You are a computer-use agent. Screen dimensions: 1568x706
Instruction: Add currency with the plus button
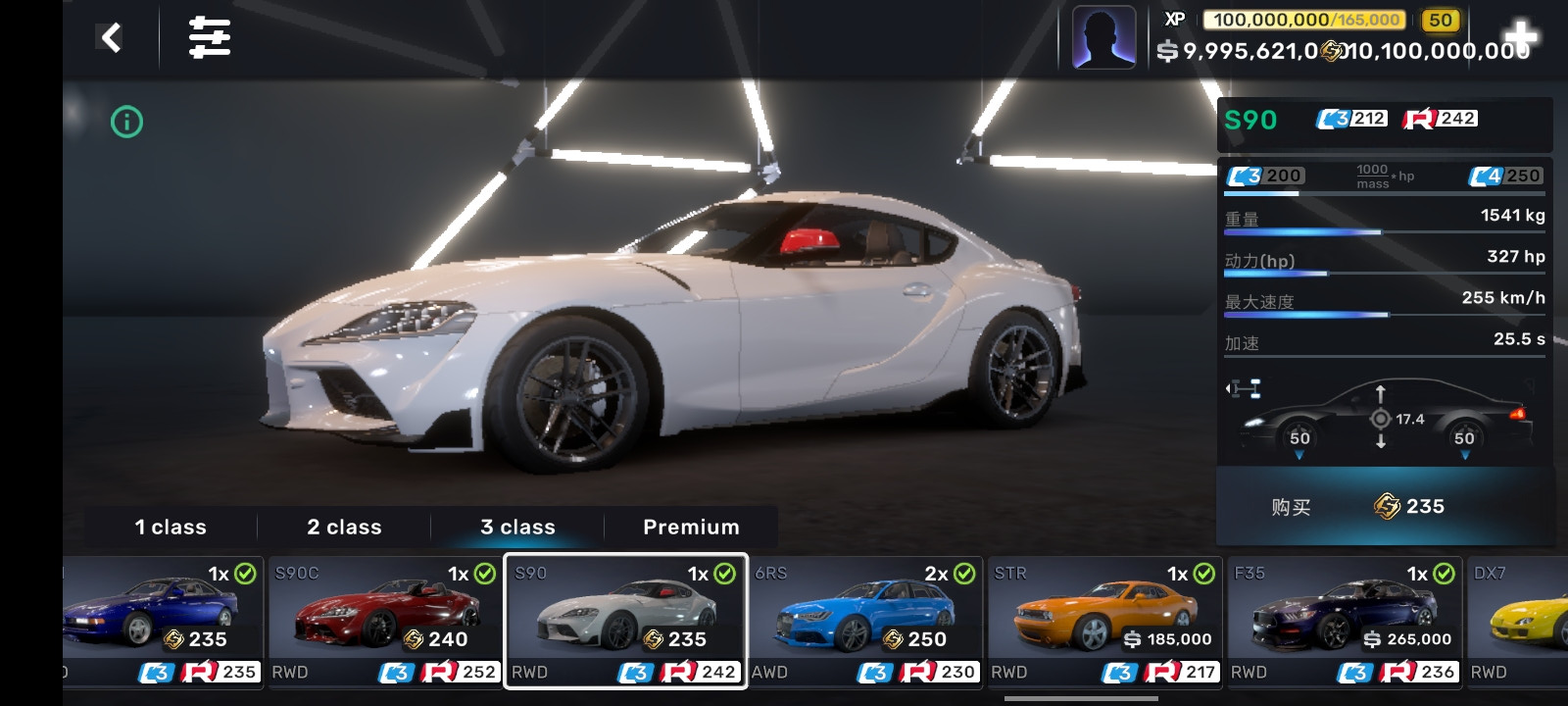(x=1520, y=35)
